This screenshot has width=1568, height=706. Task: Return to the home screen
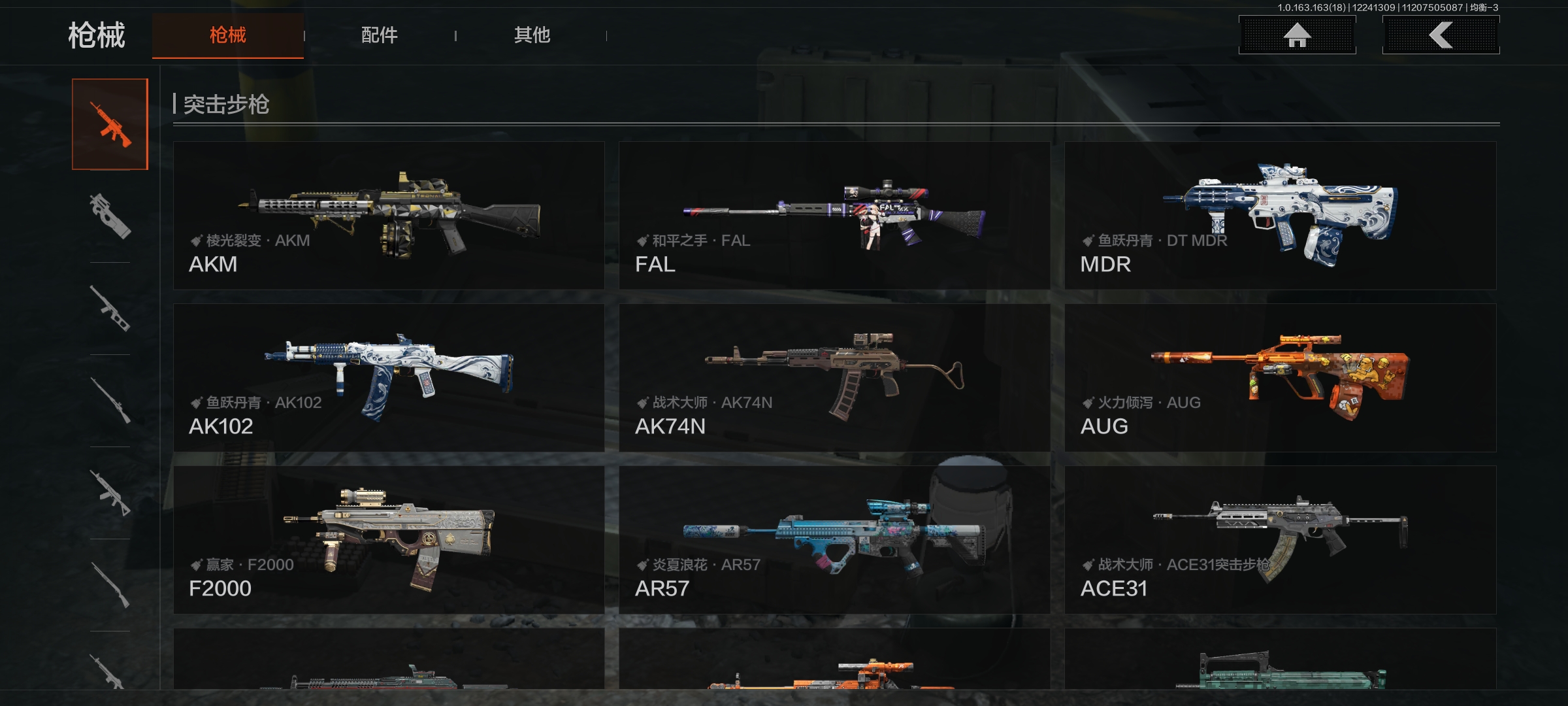[1297, 35]
